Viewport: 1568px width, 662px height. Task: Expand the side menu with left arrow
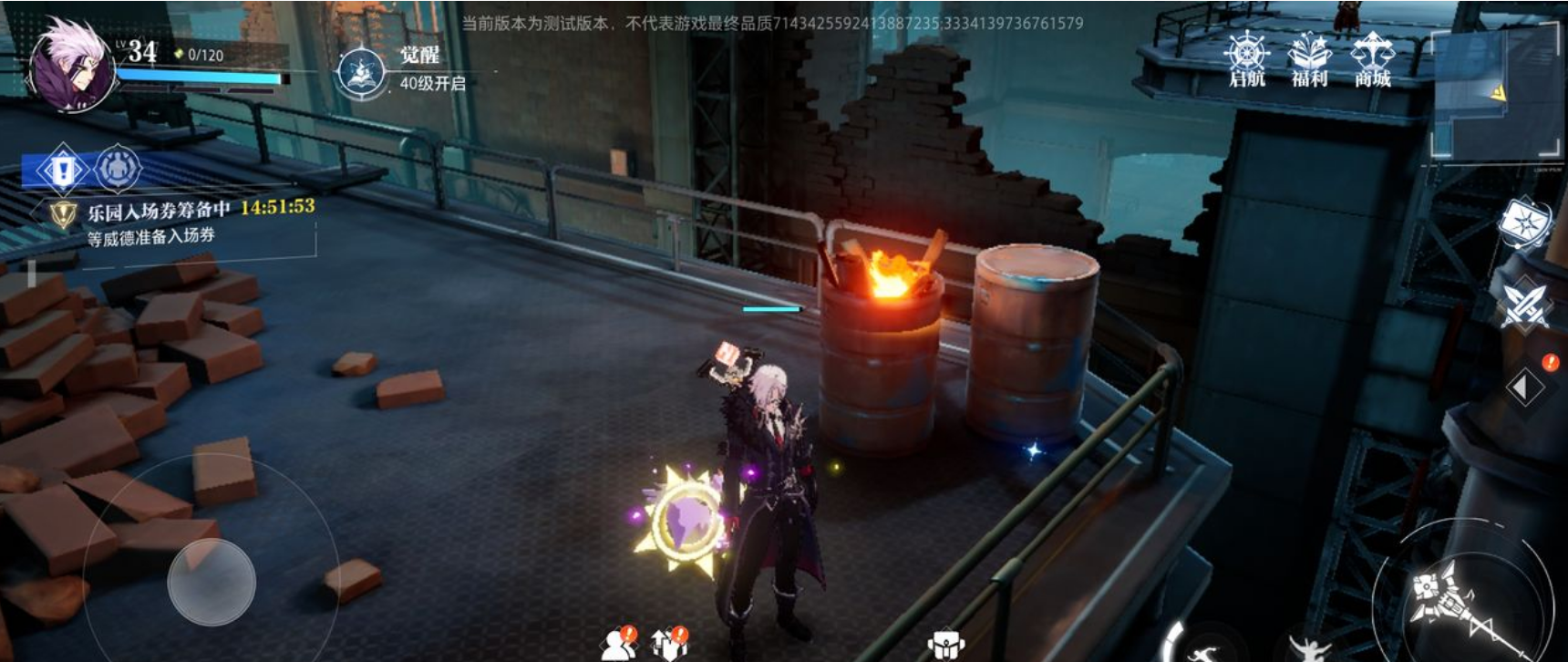pyautogui.click(x=1523, y=387)
